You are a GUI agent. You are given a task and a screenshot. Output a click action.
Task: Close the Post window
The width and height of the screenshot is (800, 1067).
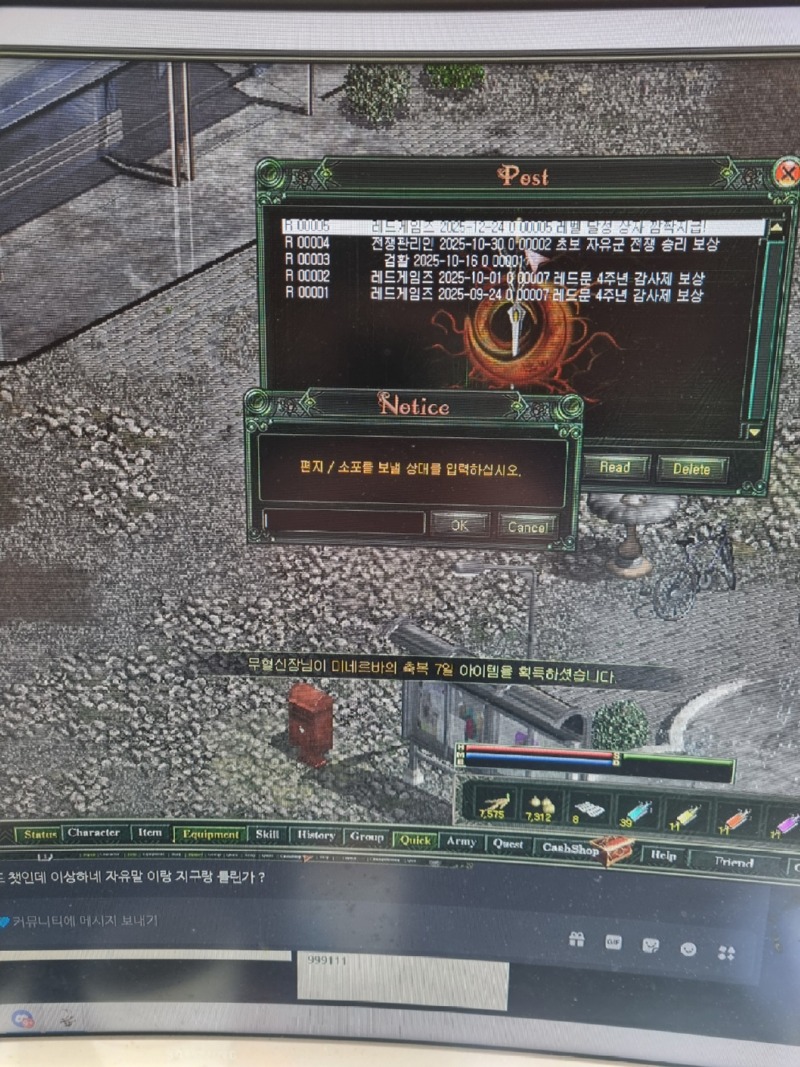[x=788, y=173]
